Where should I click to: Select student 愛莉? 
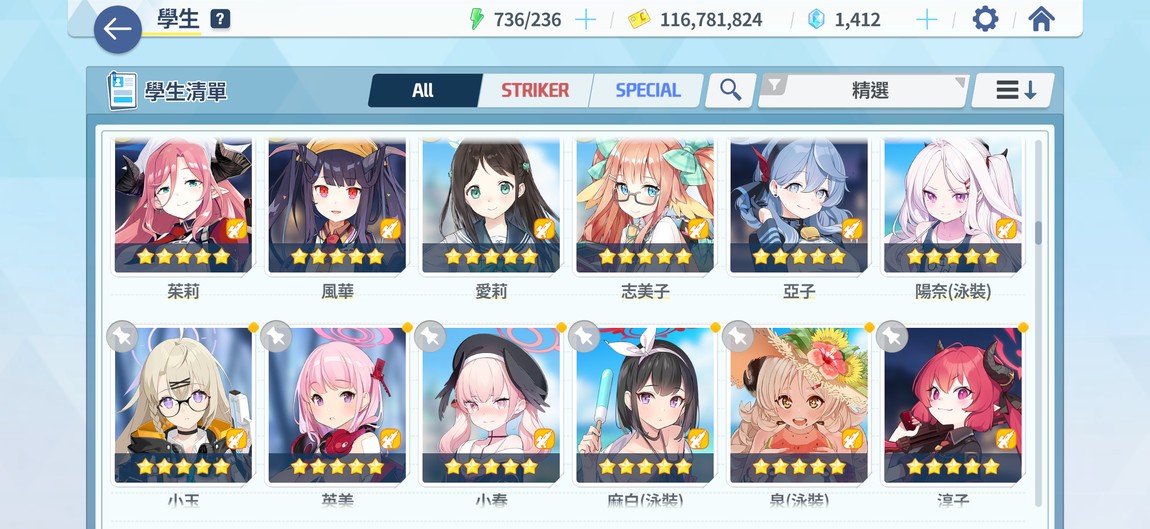[491, 205]
